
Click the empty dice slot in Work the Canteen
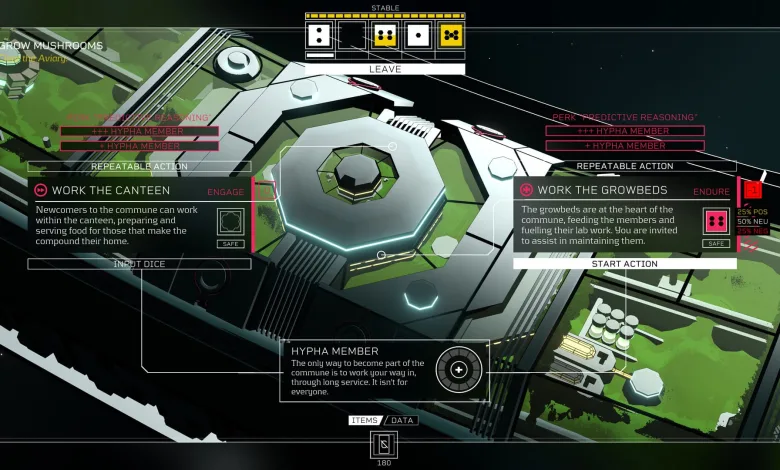[x=231, y=221]
